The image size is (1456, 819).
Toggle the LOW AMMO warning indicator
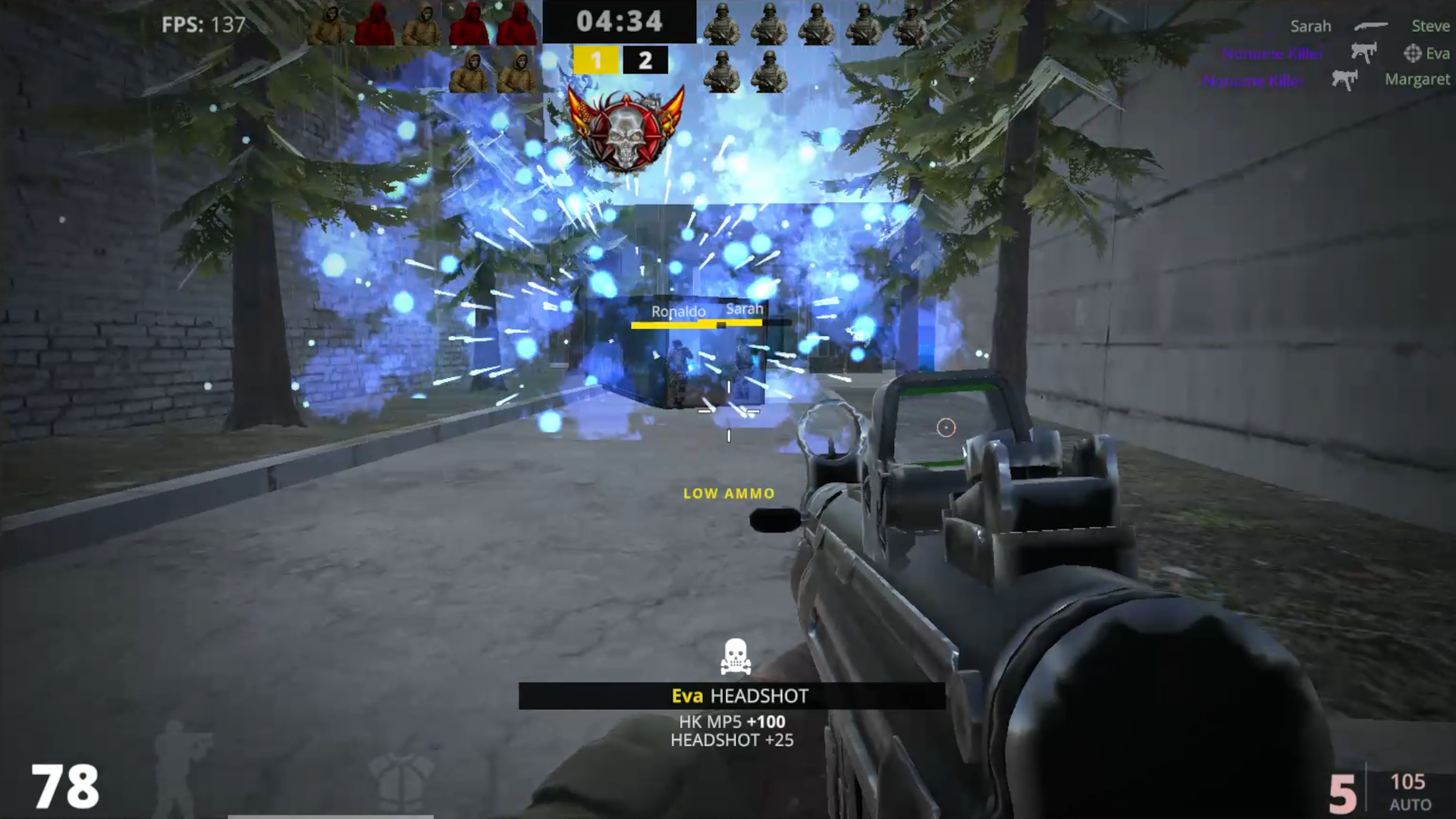(727, 493)
